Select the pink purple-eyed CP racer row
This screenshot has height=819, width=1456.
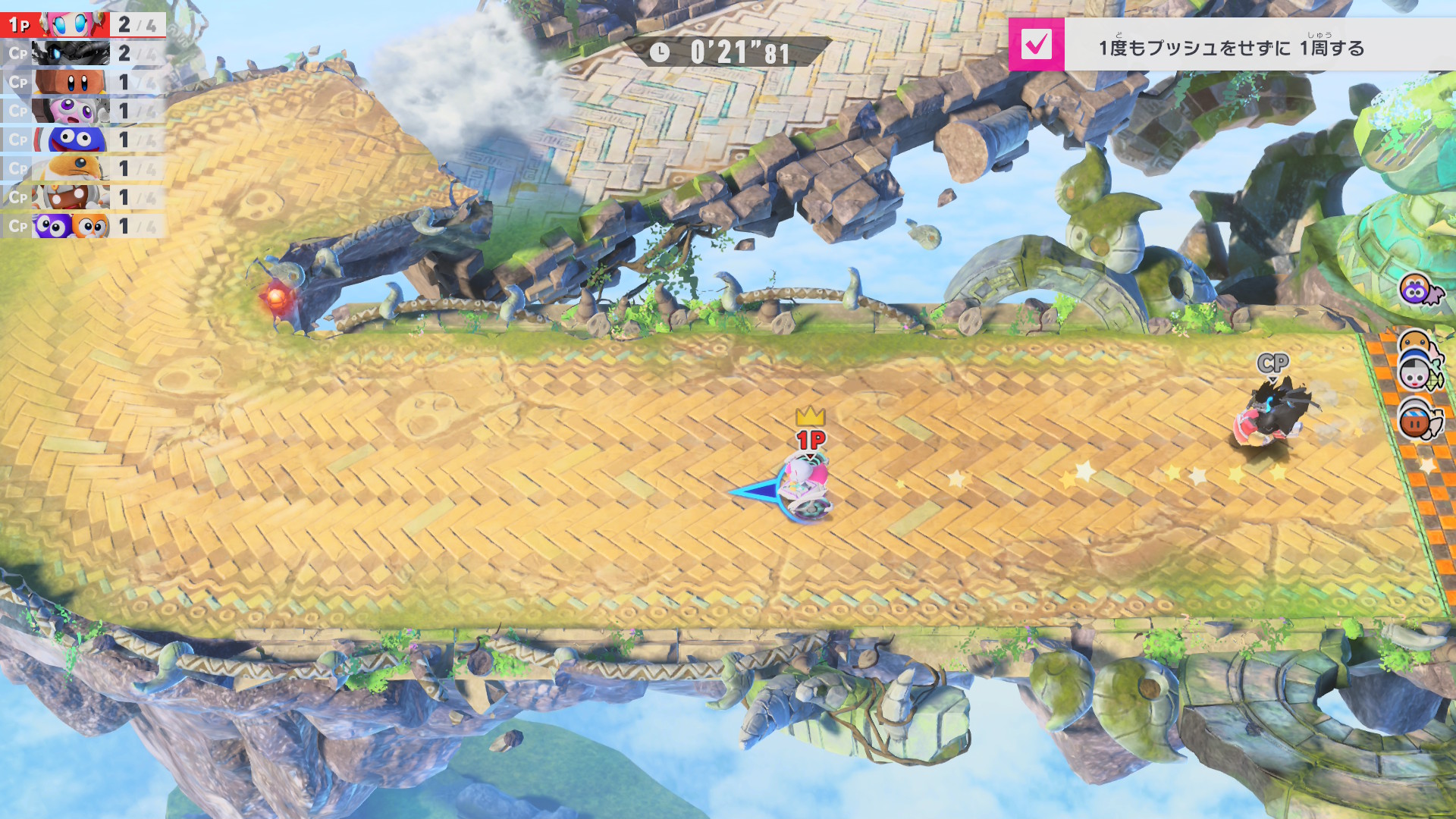[82, 111]
